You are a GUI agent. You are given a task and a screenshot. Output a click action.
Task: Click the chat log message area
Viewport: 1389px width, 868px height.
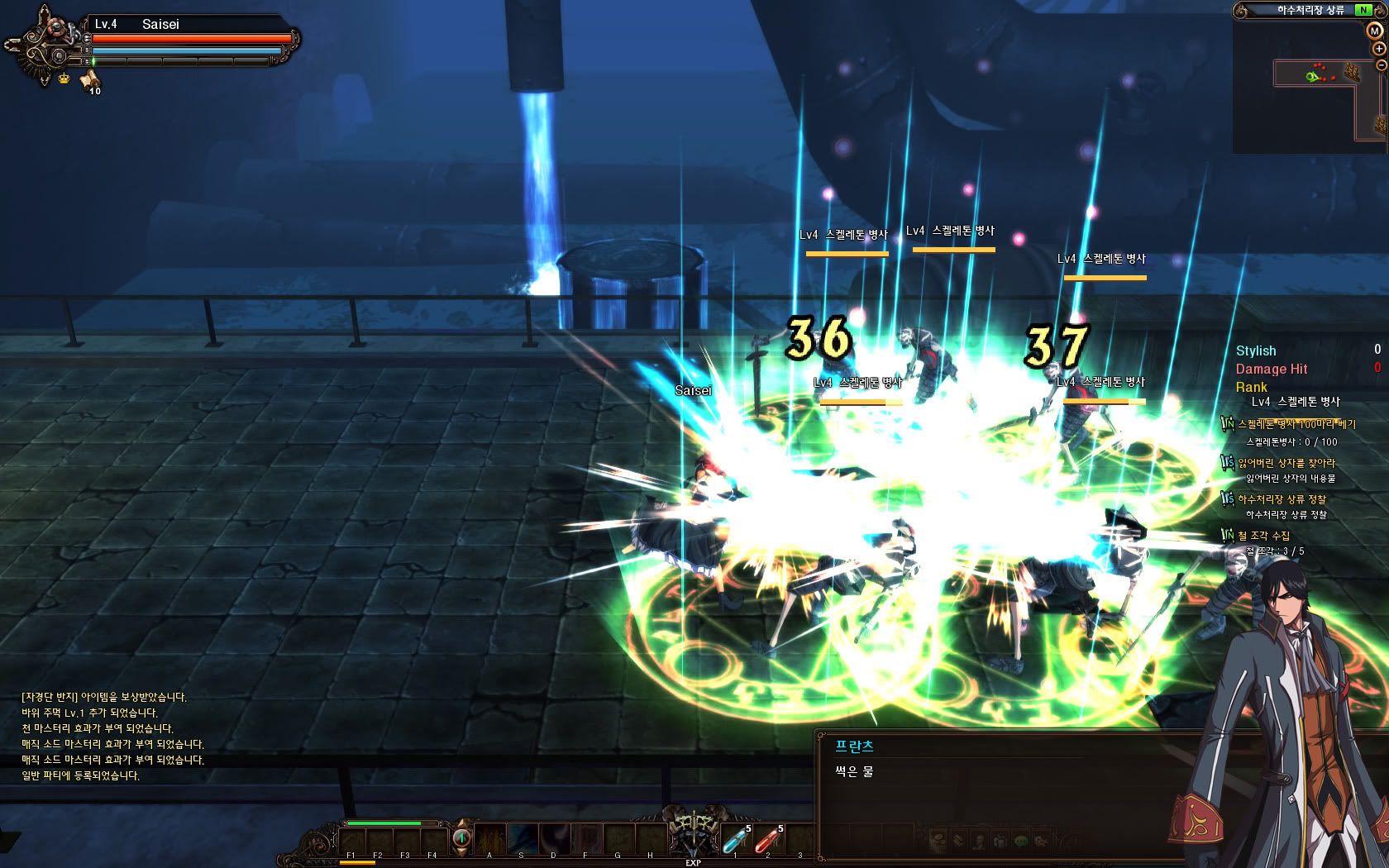coord(112,737)
